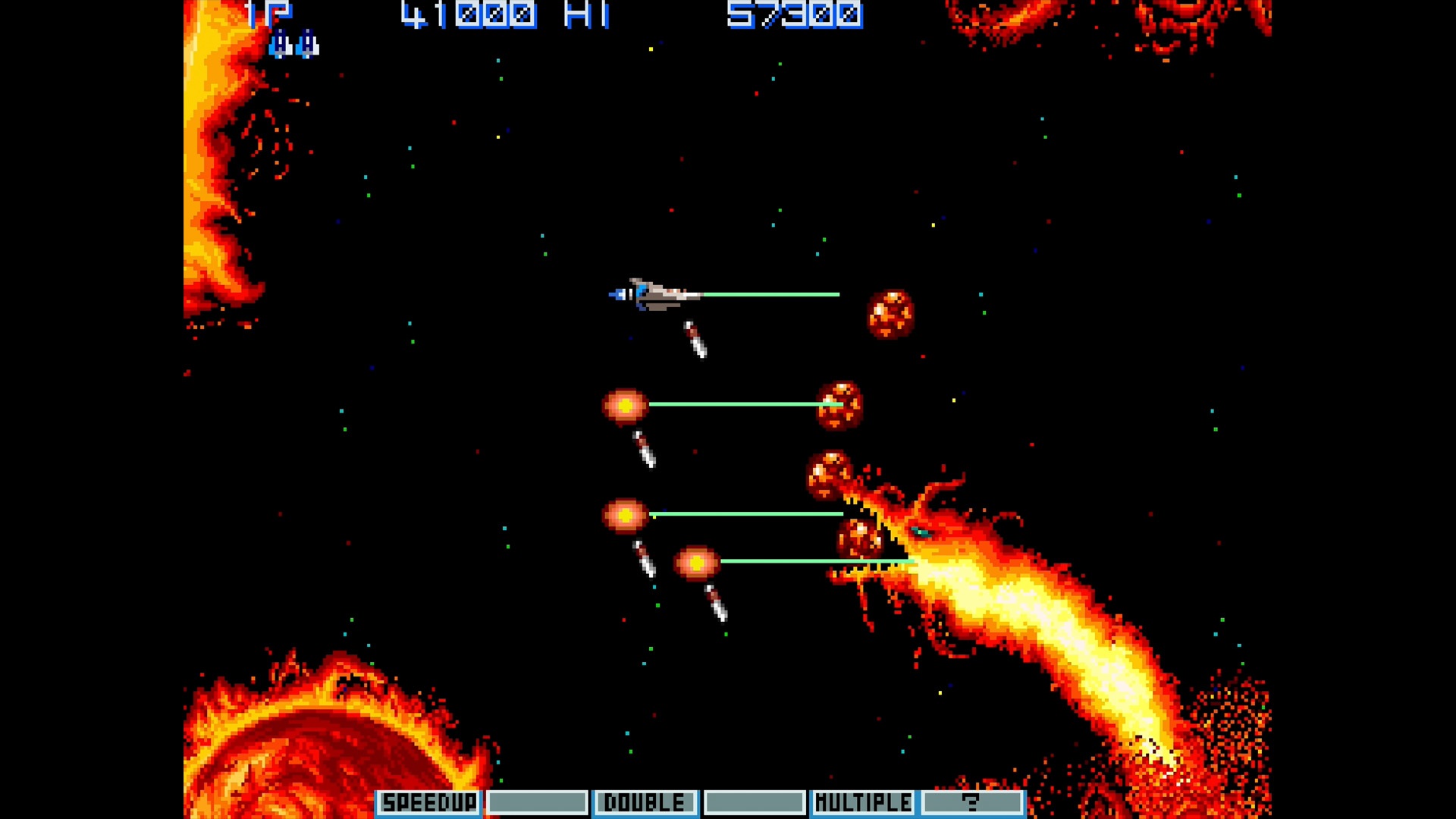Click the dragon's glowing blue eye
1456x819 pixels.
(x=921, y=533)
